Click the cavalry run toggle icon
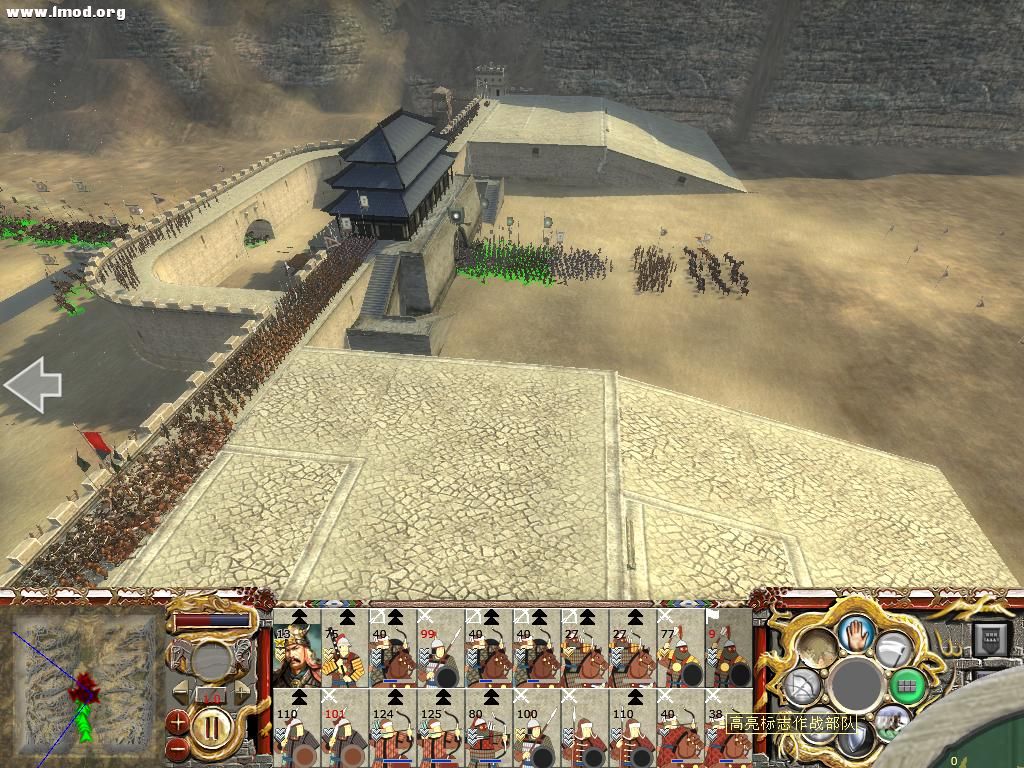 click(891, 722)
